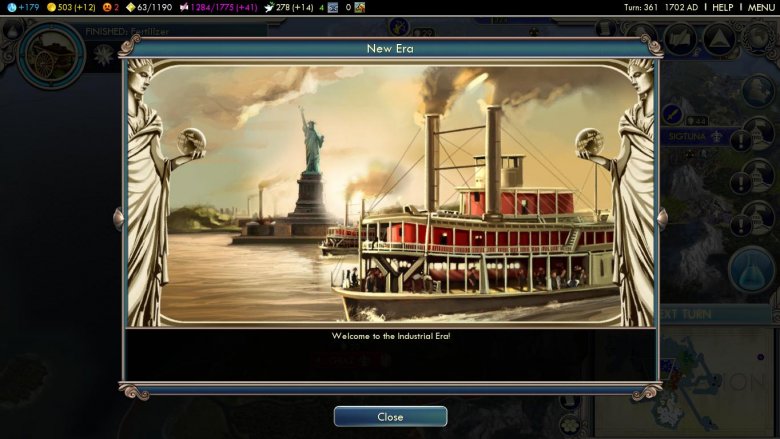Close the New Era popup
Viewport: 780px width, 439px height.
[390, 417]
